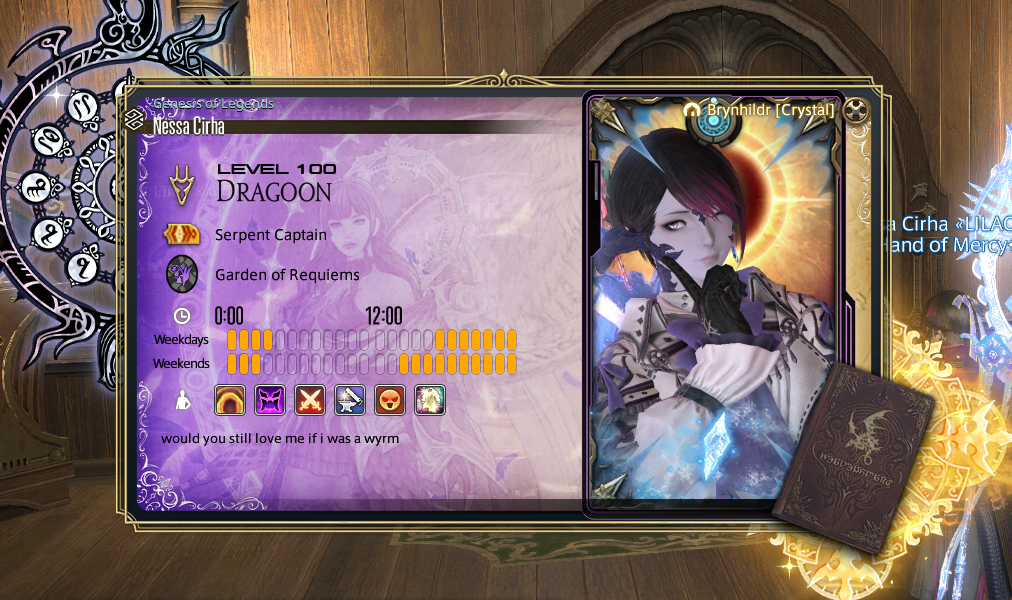Click the Brynhildr [Crystal] home world label

tap(769, 110)
